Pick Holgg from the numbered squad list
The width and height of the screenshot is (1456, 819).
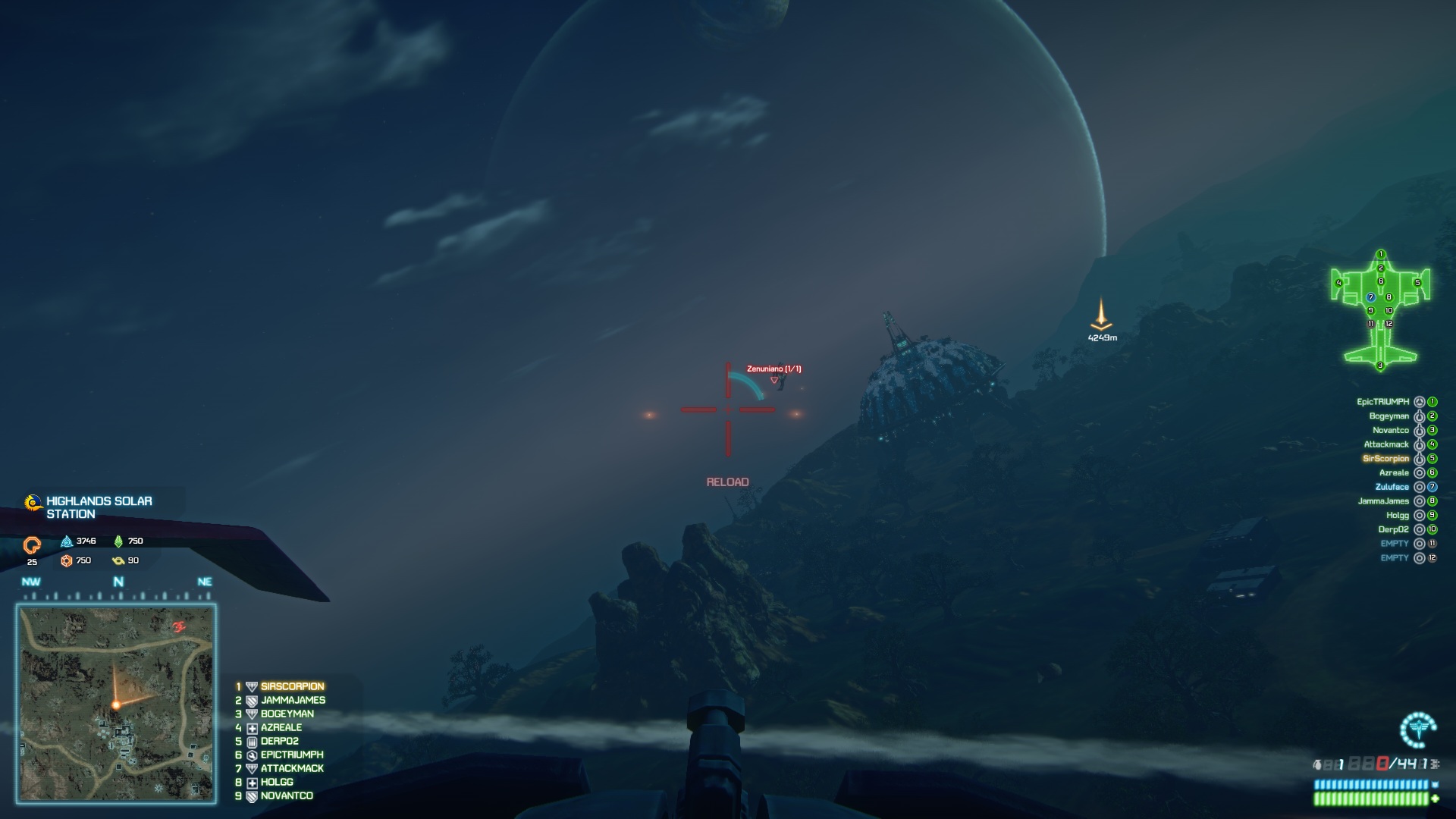277,782
